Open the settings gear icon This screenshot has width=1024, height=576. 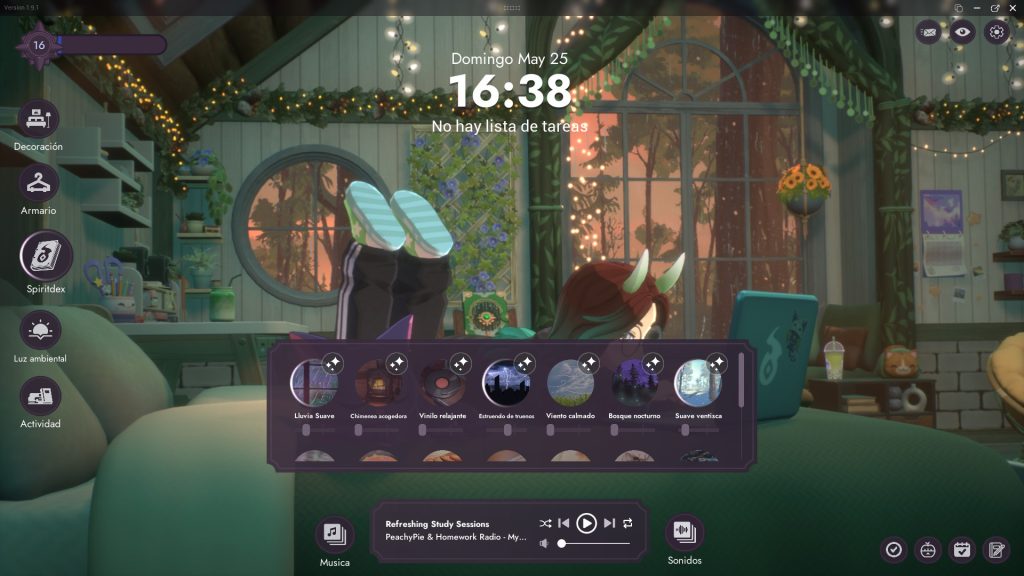click(996, 32)
